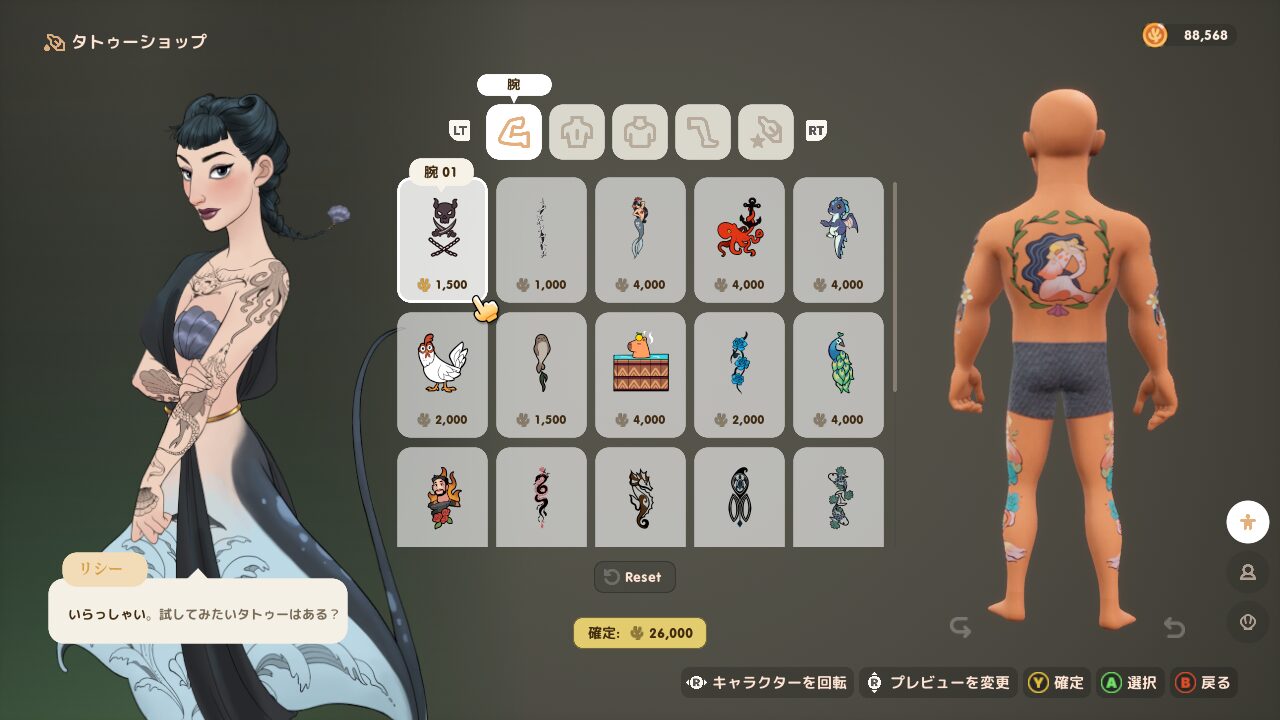The image size is (1280, 720).
Task: Choose the red octopus anchor tattoo
Action: [739, 238]
